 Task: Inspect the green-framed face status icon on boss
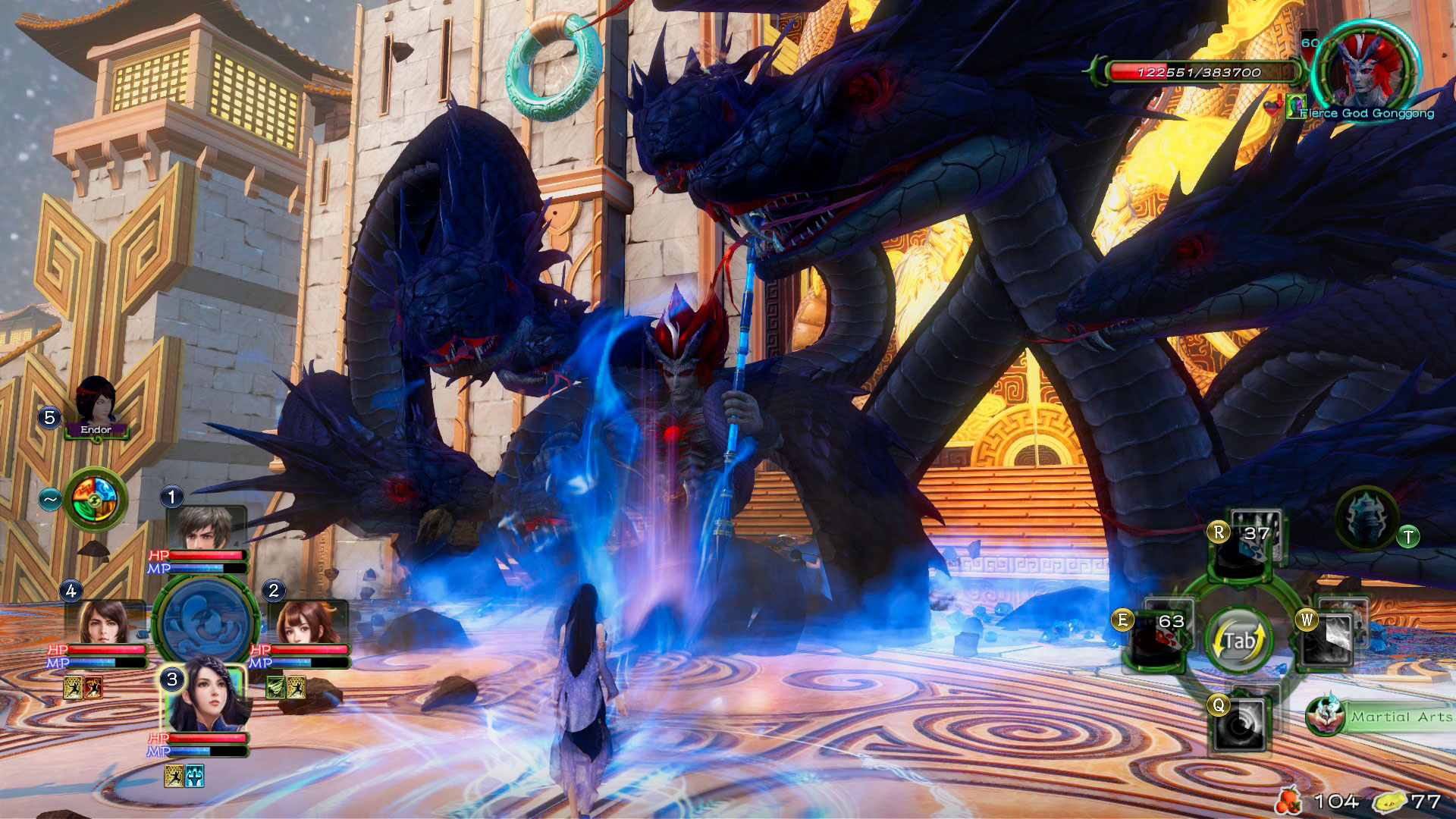pos(1294,108)
